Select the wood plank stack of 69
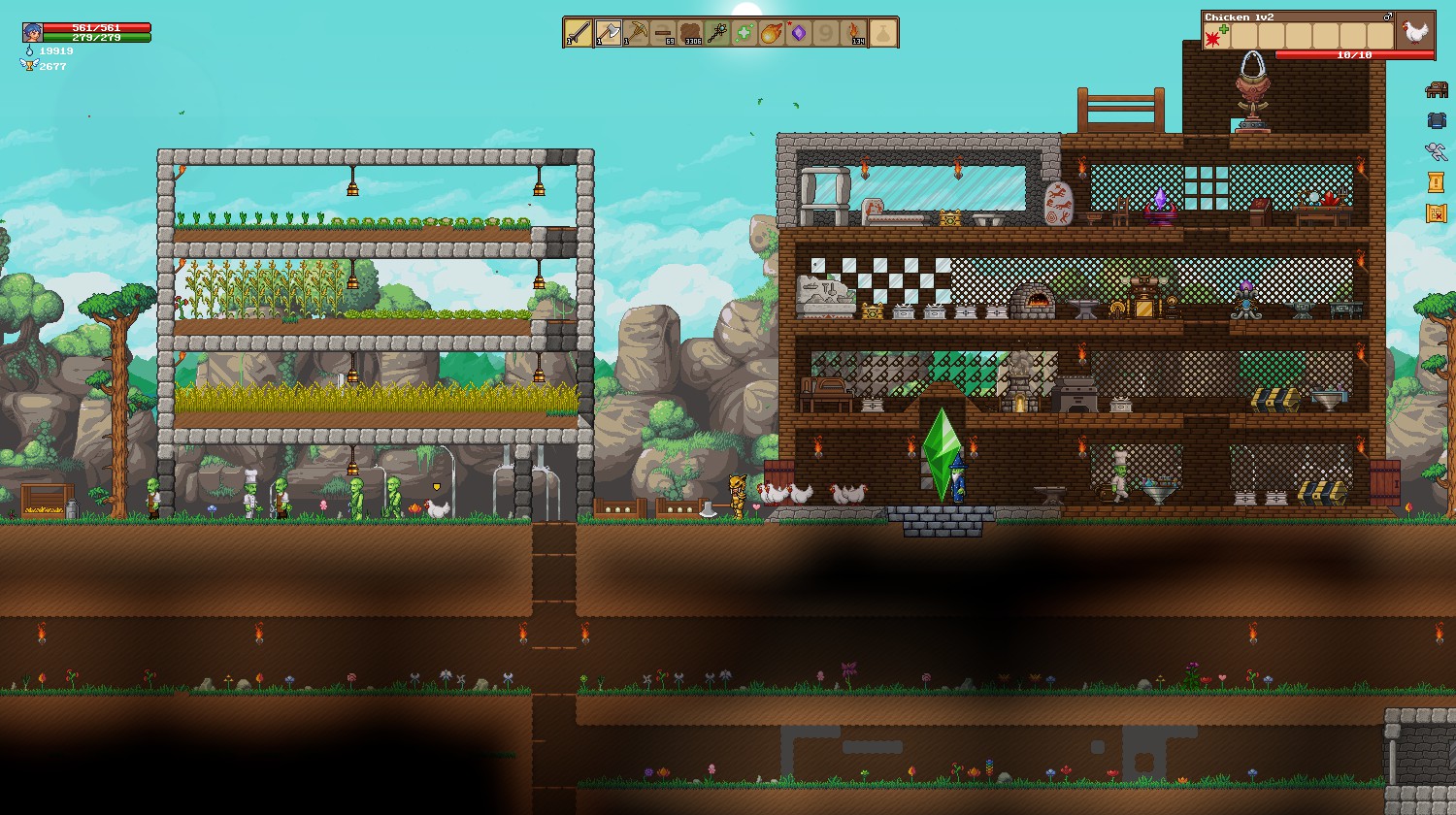1456x815 pixels. pyautogui.click(x=663, y=33)
